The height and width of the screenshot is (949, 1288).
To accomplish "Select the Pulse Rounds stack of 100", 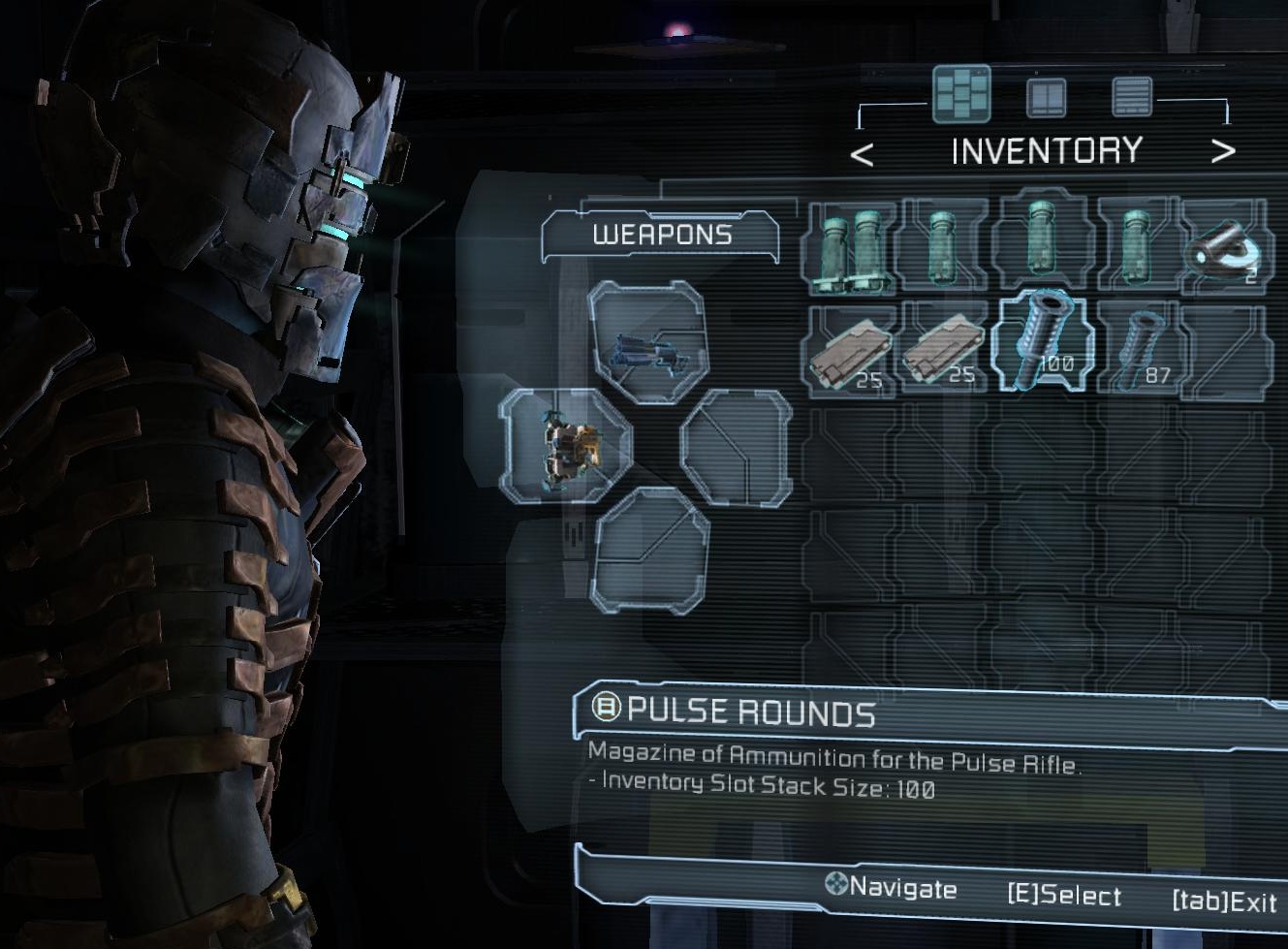I will click(x=1046, y=342).
